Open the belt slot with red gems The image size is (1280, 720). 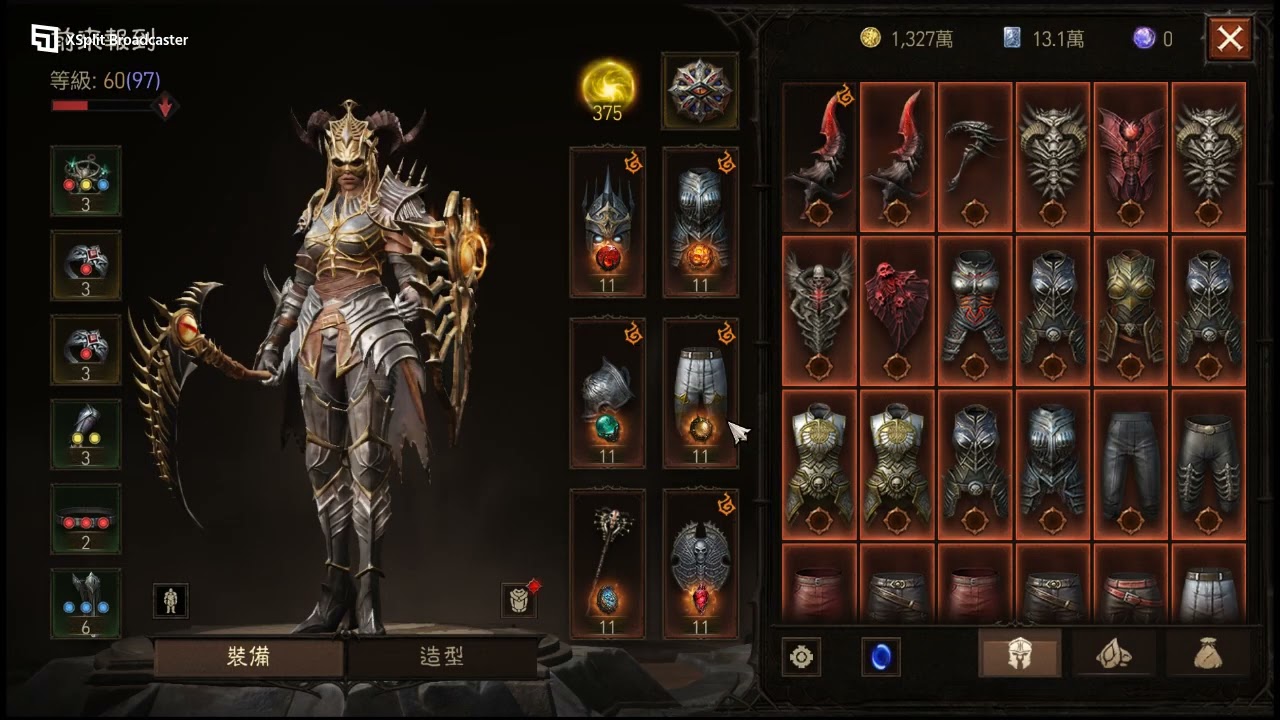86,518
